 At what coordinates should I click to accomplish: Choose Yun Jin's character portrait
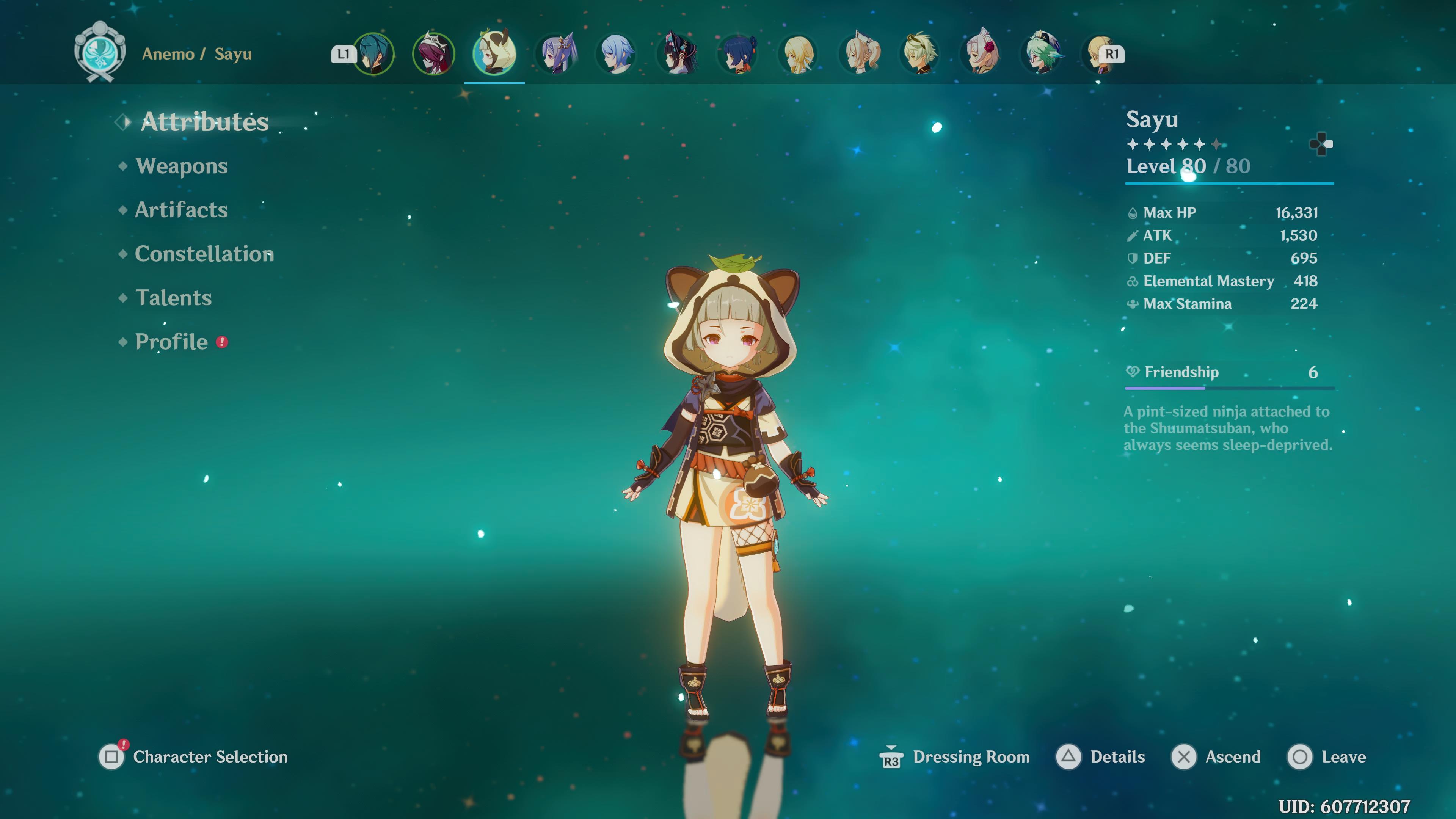[677, 54]
